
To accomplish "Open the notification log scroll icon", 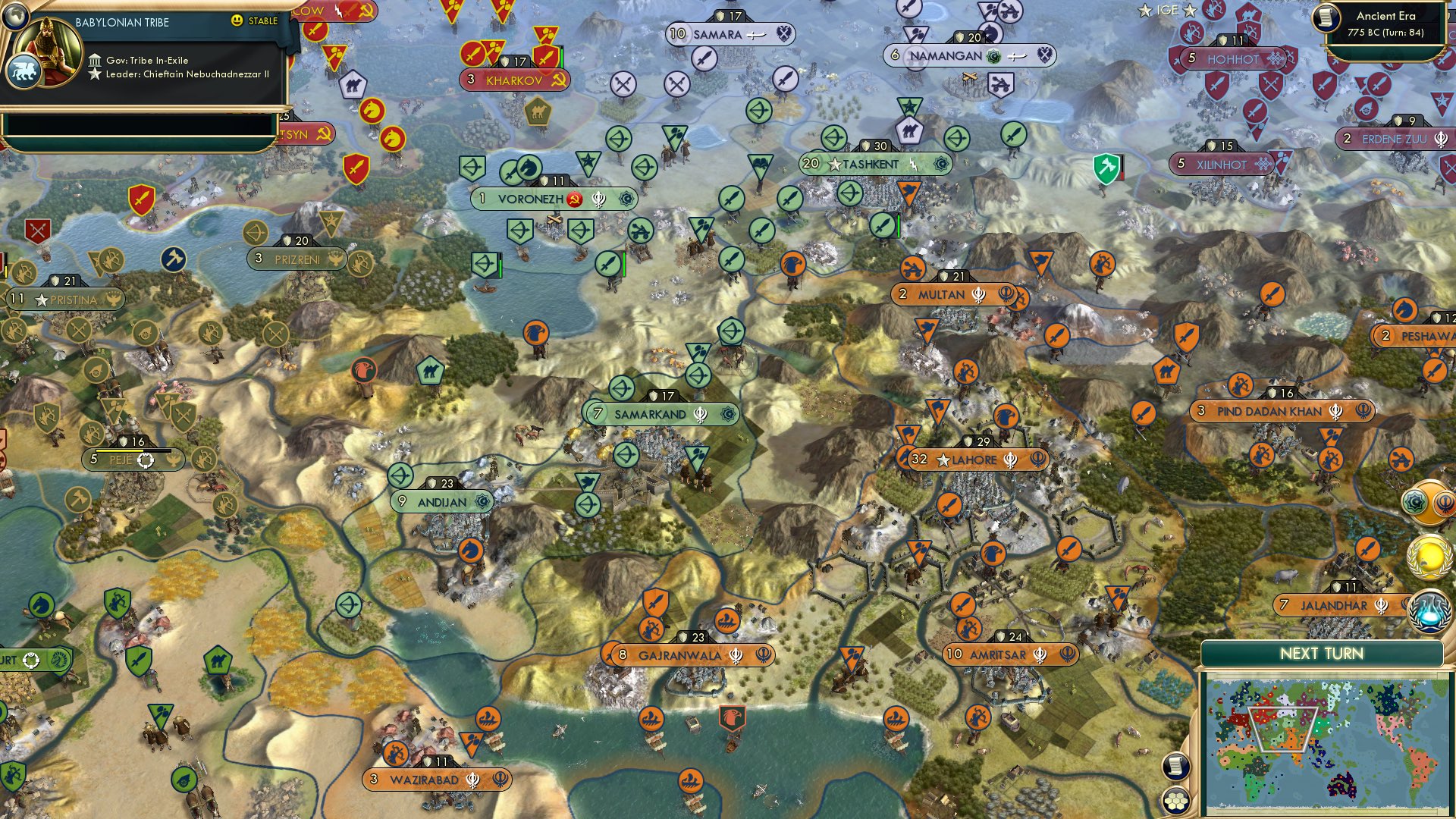I will point(1176,767).
